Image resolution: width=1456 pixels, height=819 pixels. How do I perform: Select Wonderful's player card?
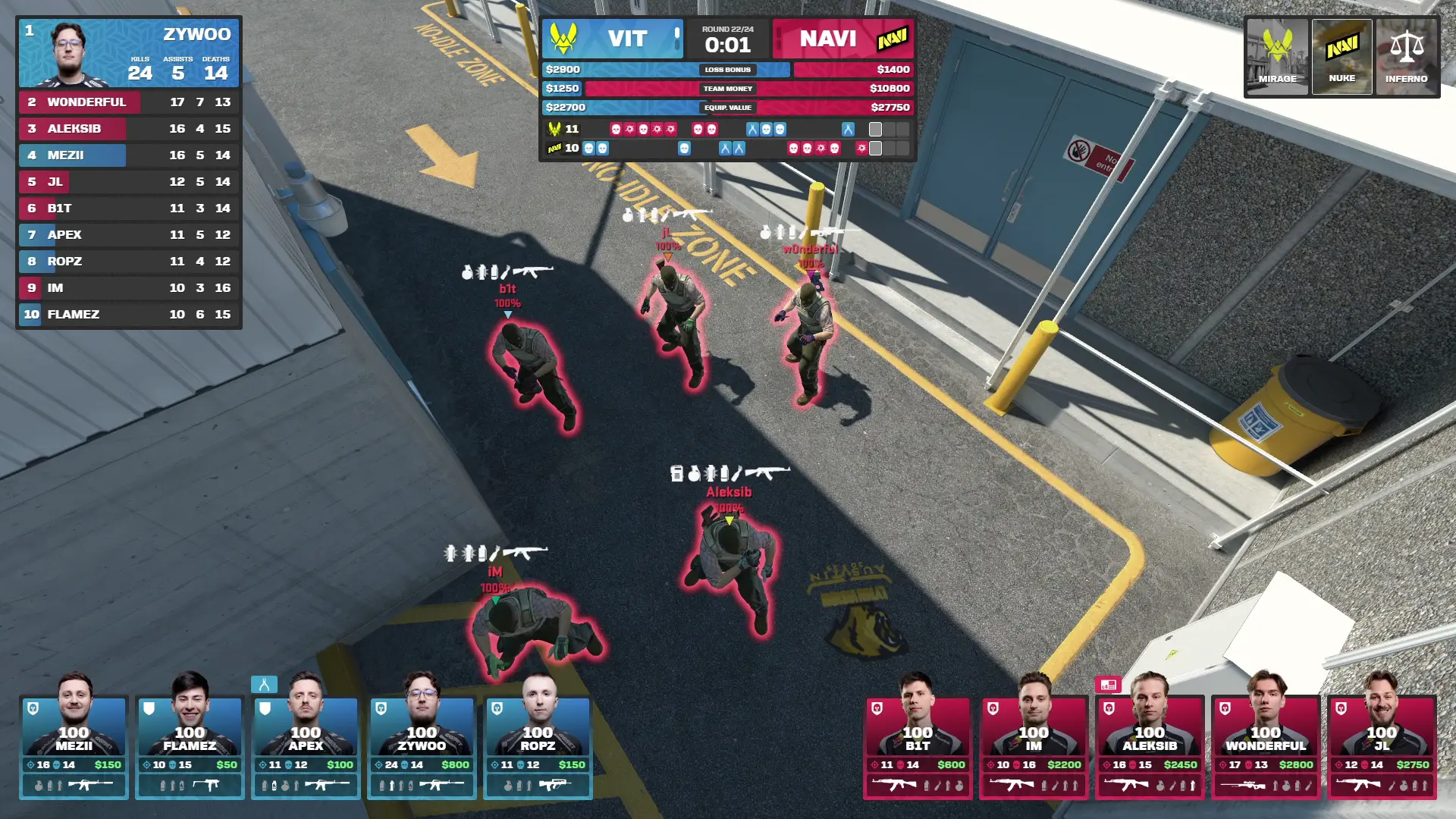(1266, 747)
